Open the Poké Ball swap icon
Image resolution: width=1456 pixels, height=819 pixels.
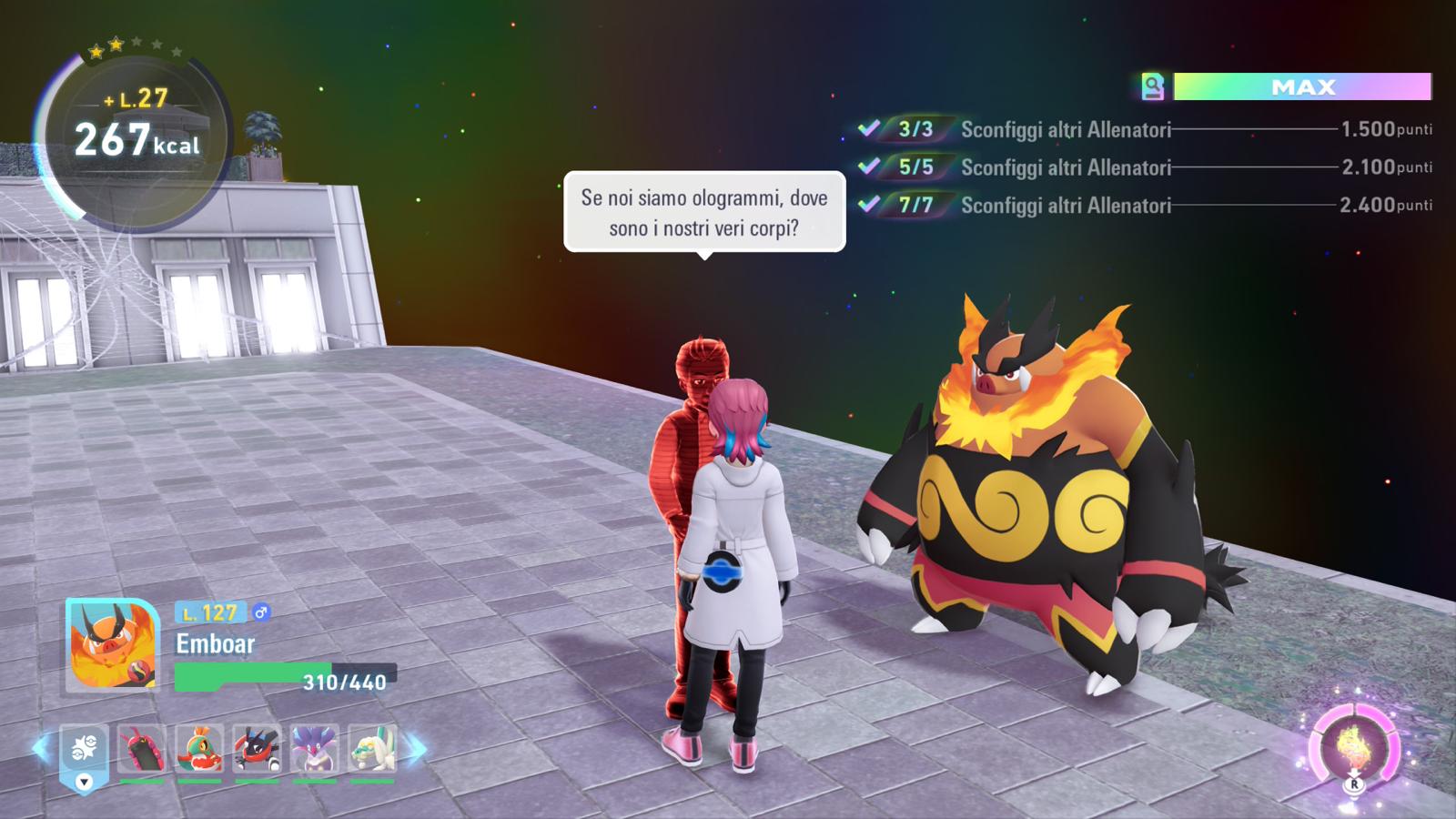point(84,750)
